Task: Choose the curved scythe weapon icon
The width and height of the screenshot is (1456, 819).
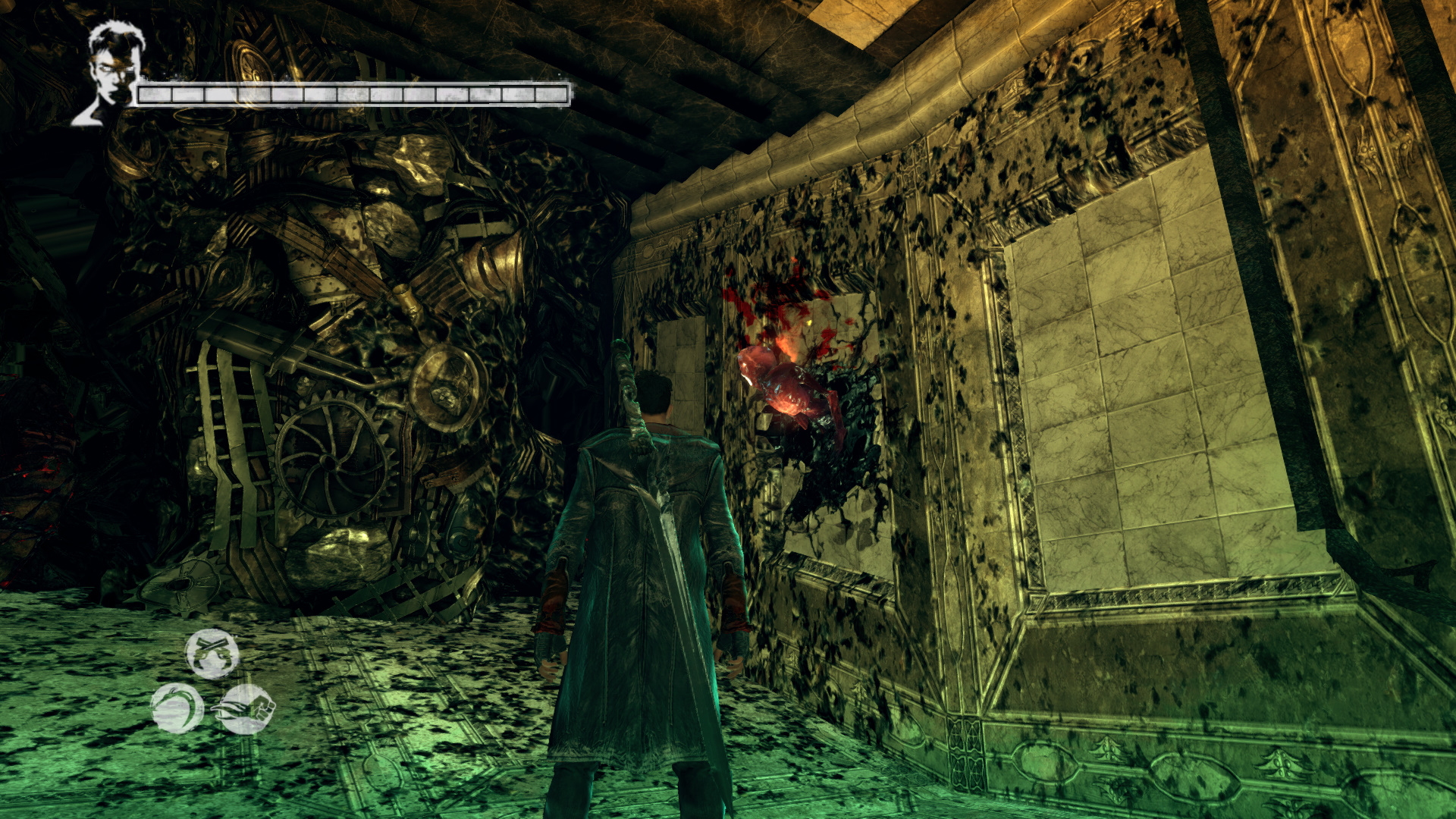Action: (177, 708)
